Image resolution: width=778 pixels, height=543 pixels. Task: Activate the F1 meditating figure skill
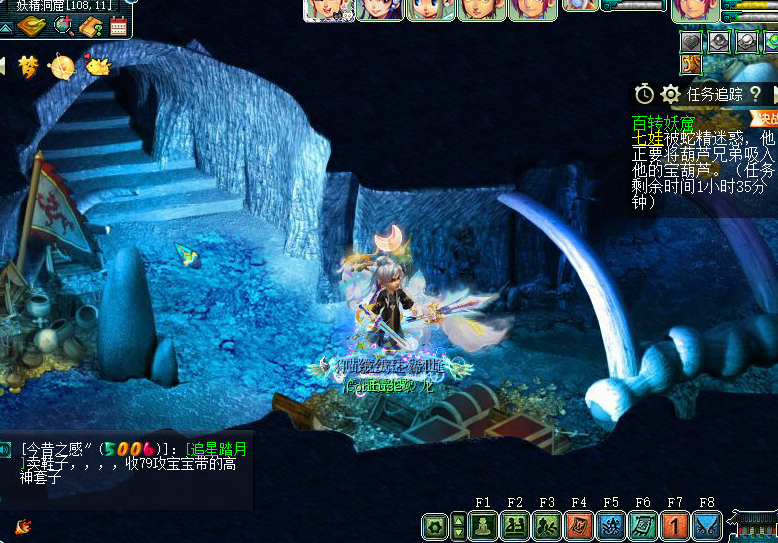tap(484, 526)
